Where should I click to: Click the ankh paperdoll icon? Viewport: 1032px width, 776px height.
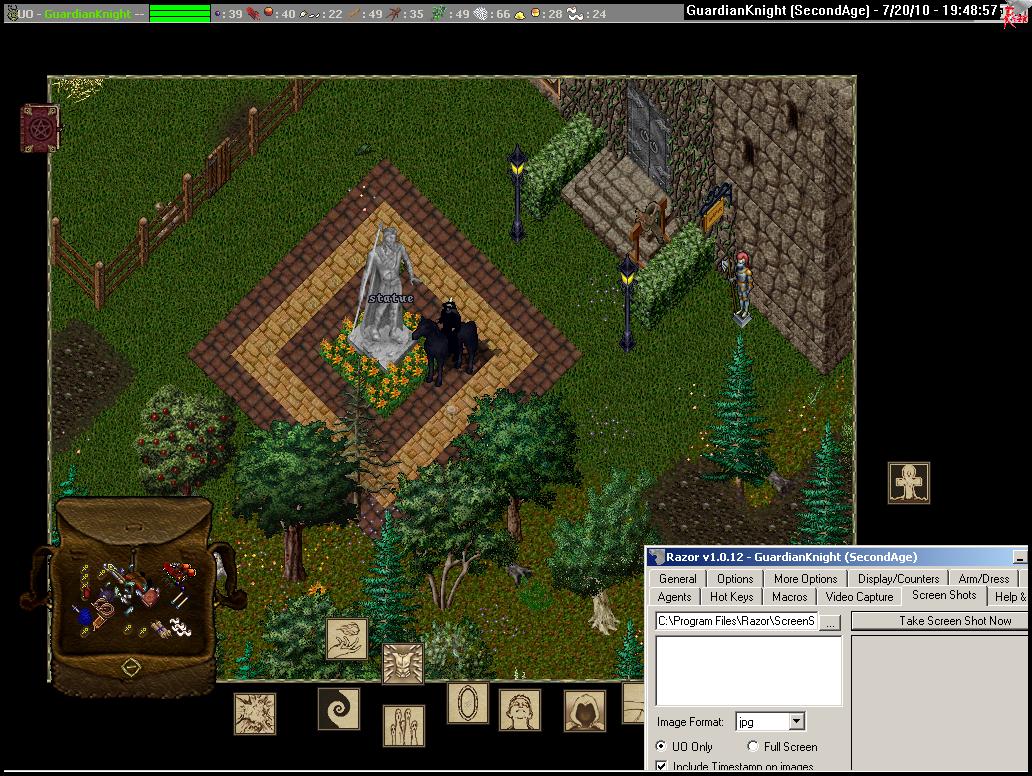(909, 483)
